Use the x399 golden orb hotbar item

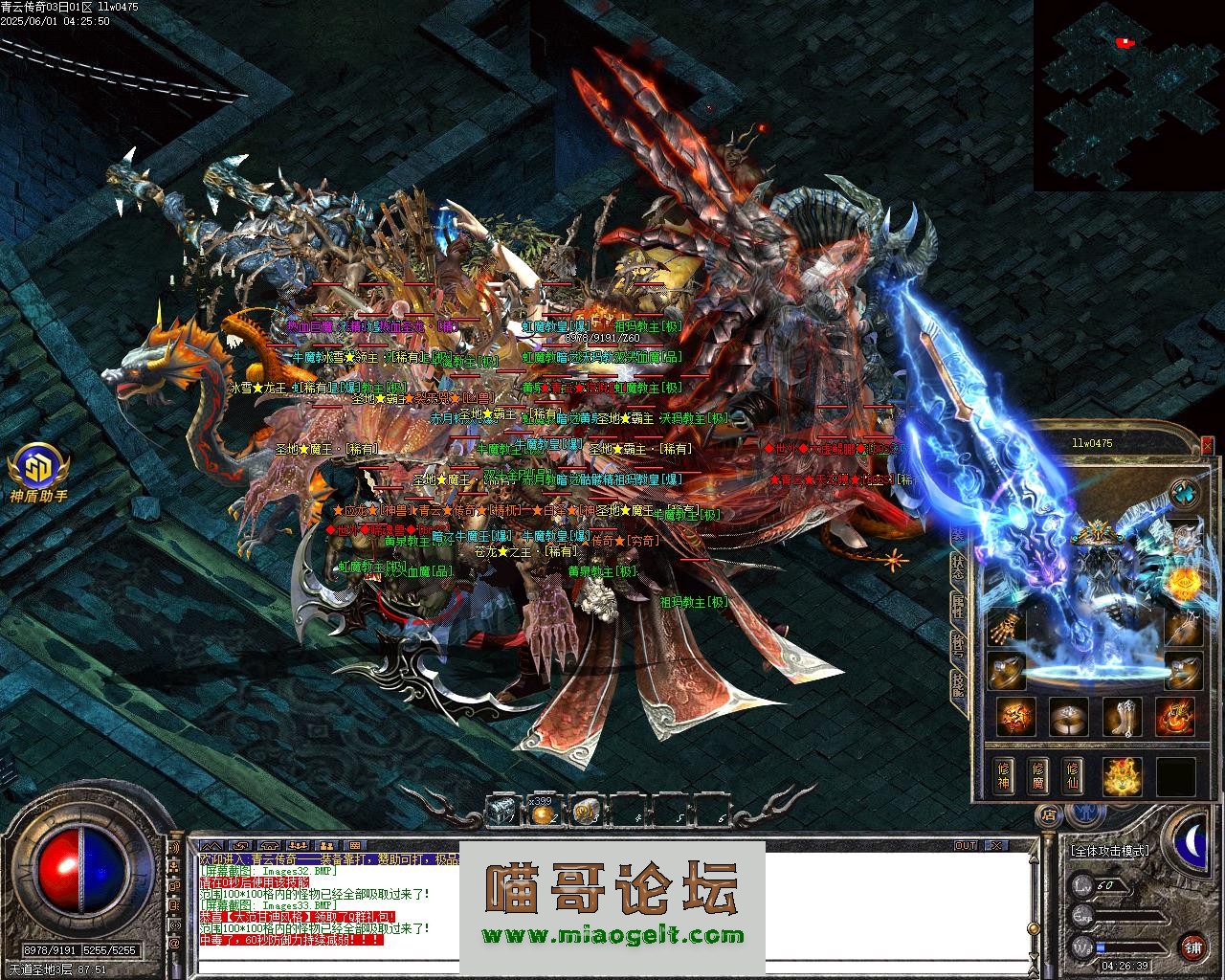point(544,813)
